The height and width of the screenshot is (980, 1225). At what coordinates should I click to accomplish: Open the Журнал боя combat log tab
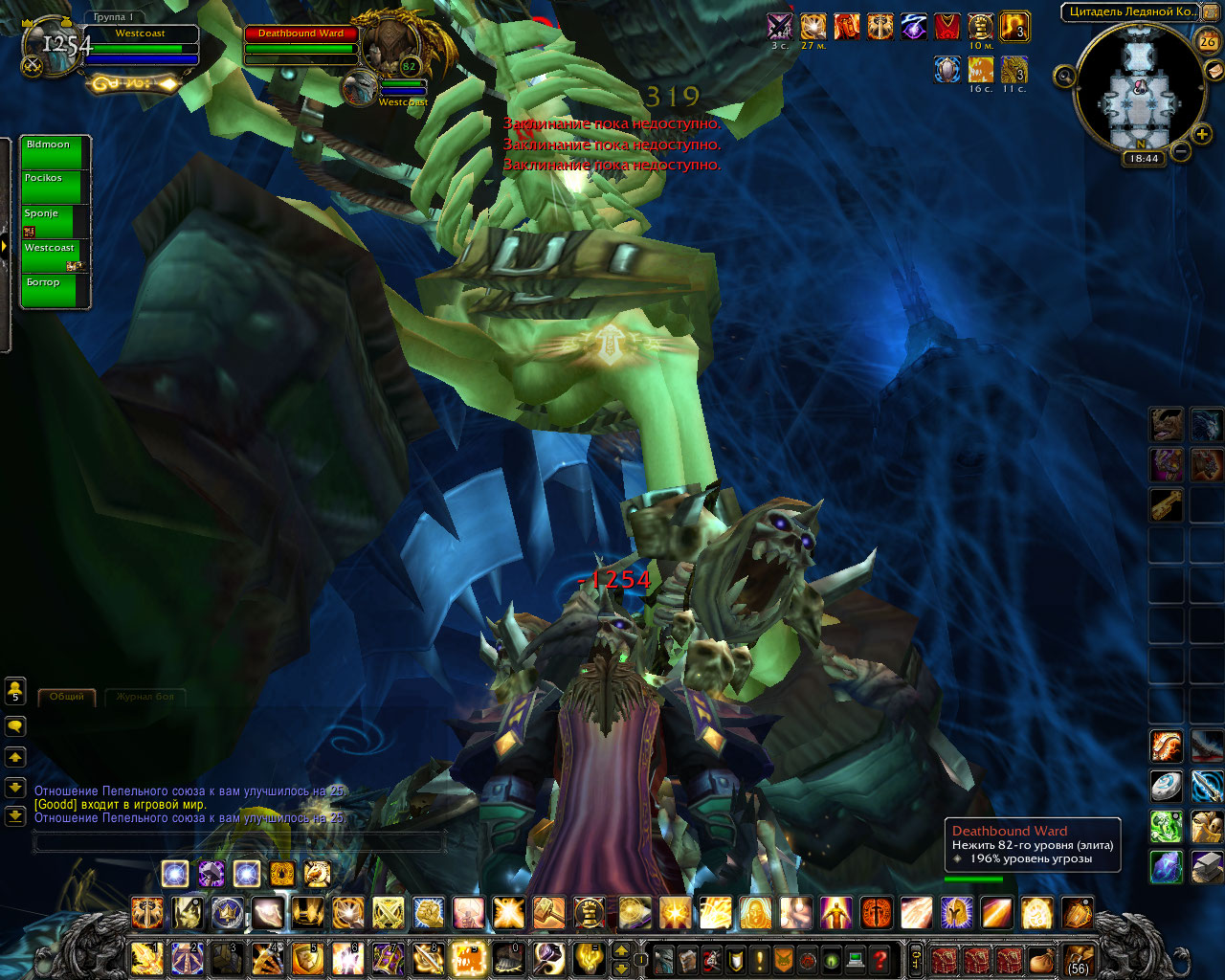click(x=145, y=697)
